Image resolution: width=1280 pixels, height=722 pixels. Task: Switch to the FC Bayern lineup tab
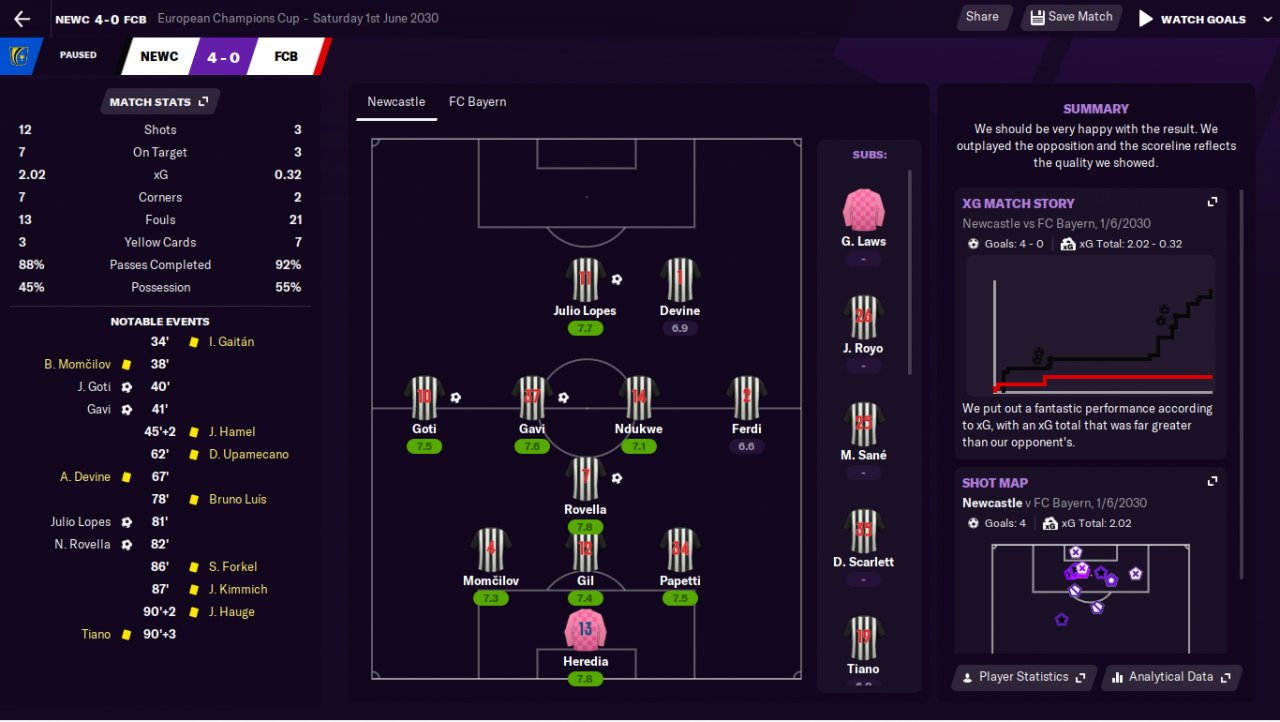(477, 102)
